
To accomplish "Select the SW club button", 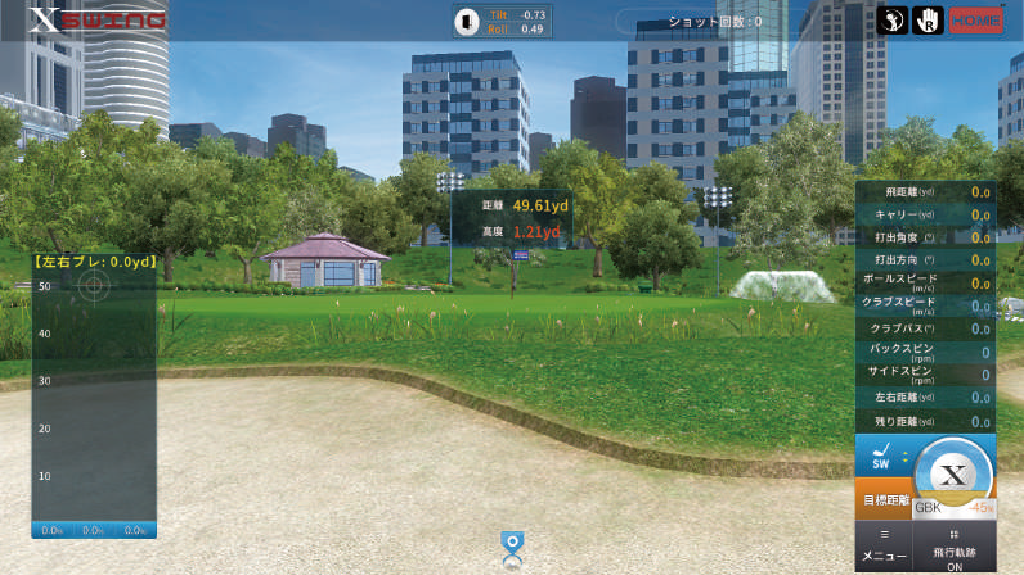I will pyautogui.click(x=881, y=459).
